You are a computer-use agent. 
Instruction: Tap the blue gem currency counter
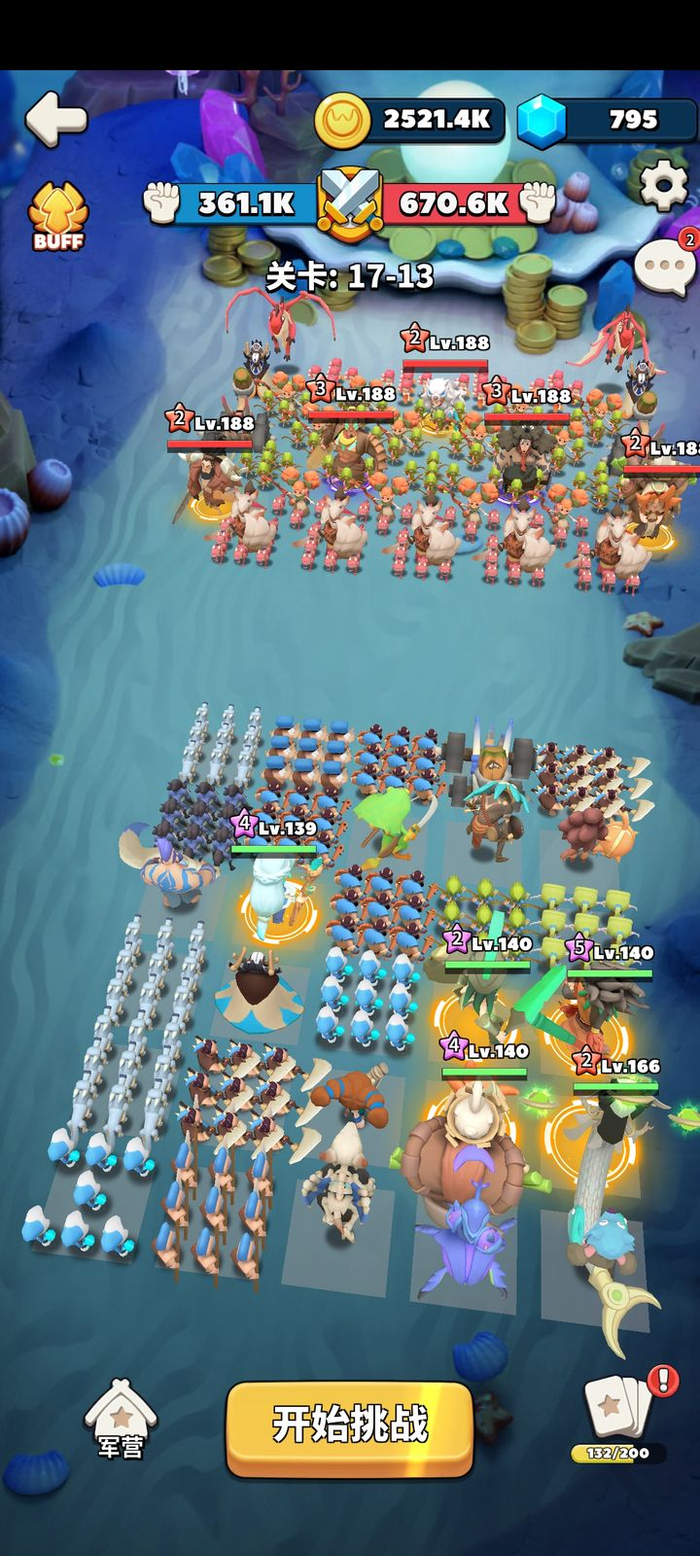click(x=606, y=121)
